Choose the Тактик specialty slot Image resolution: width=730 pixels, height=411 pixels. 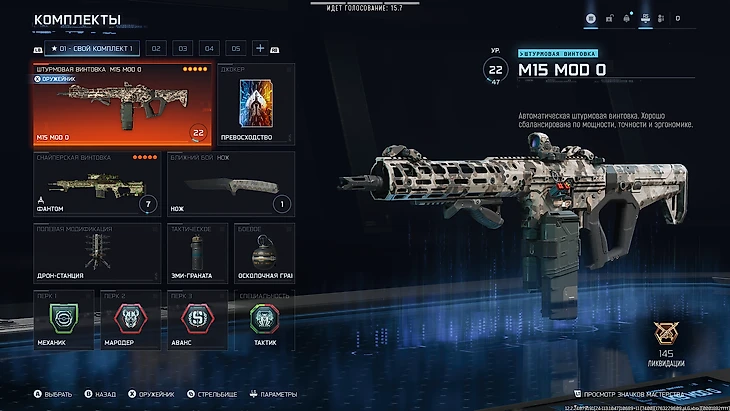264,320
